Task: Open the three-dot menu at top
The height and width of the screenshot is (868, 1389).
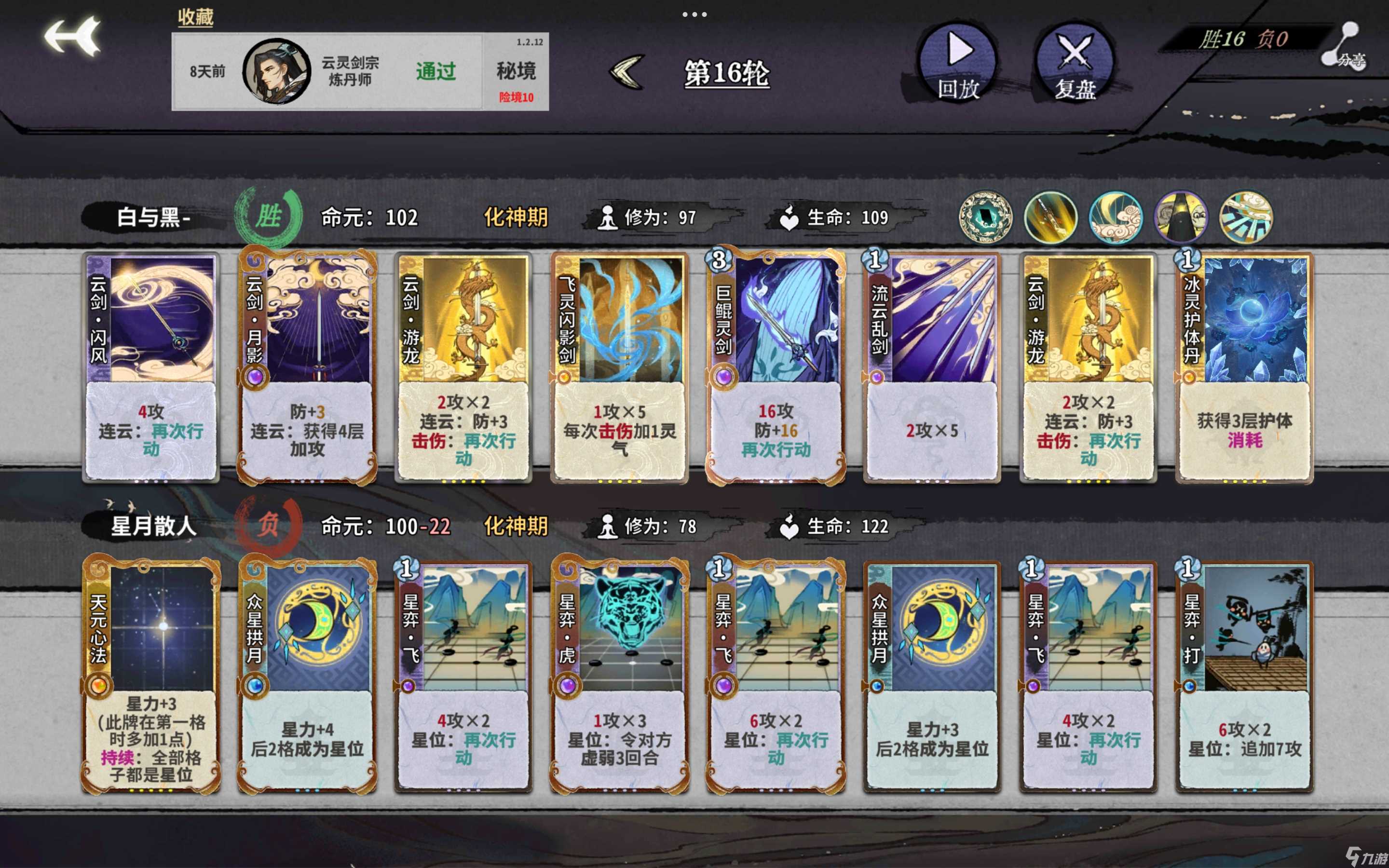Action: point(694,14)
